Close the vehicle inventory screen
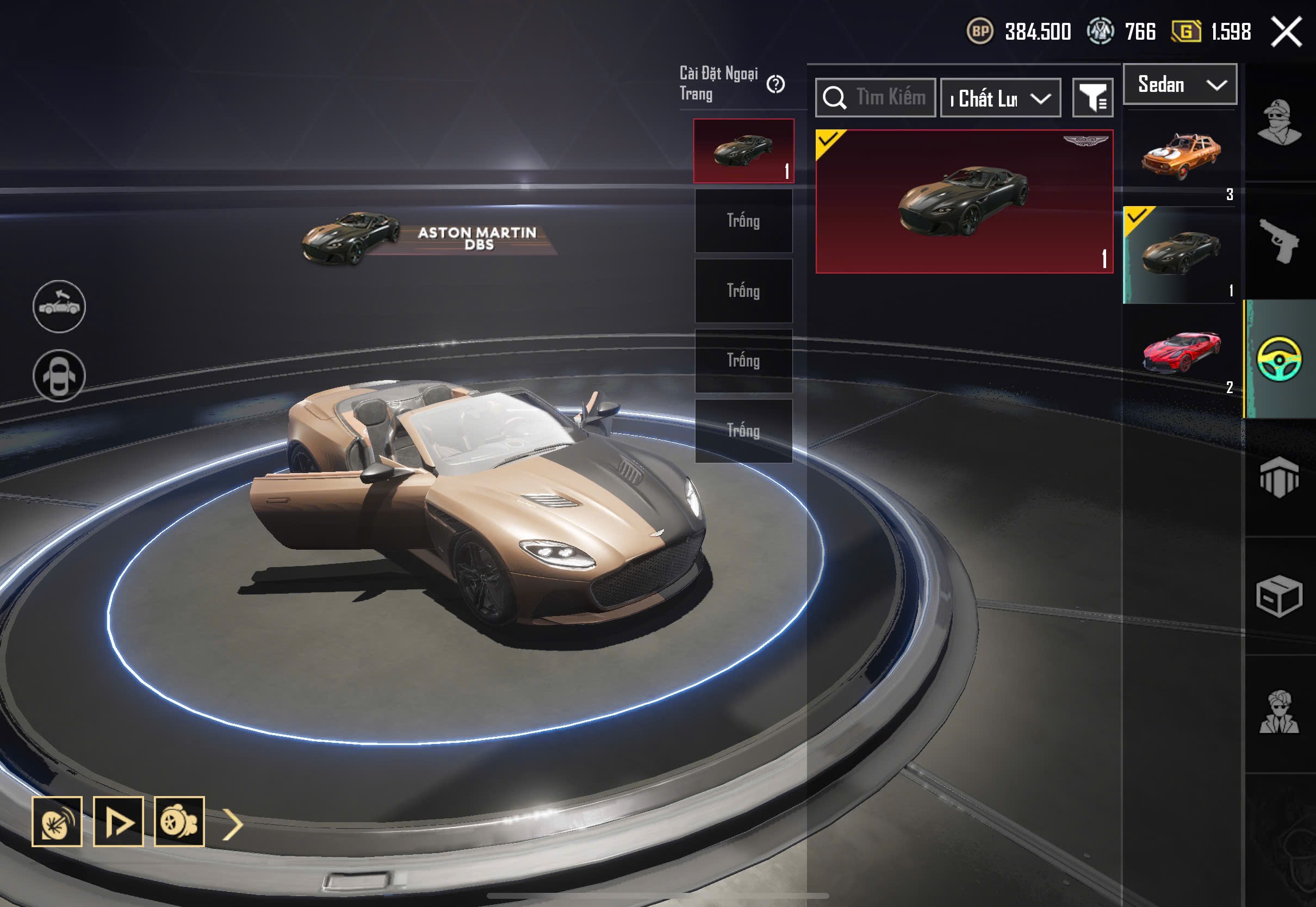The image size is (1316, 907). point(1287,32)
